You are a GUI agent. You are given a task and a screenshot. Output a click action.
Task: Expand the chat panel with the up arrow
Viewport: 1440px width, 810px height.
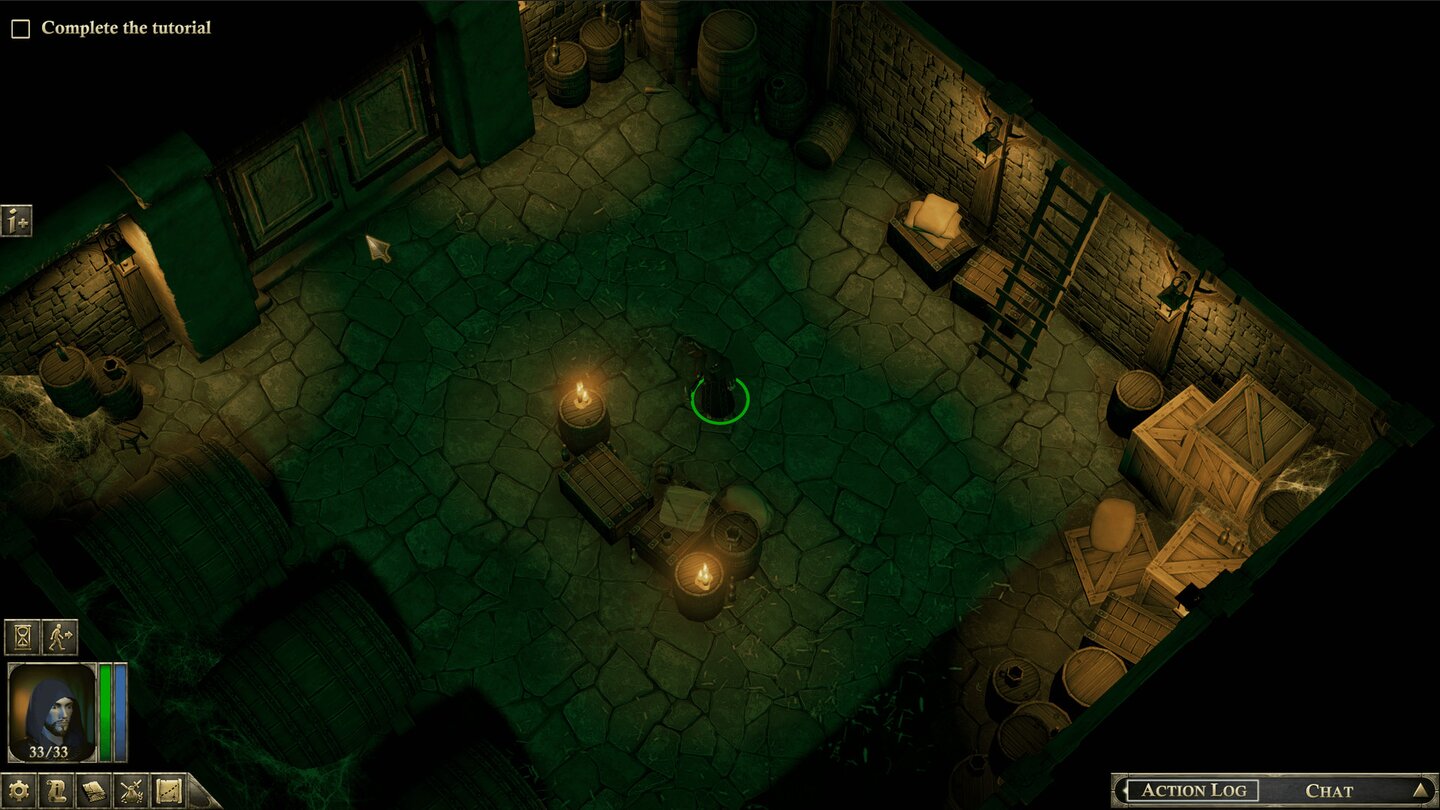click(x=1420, y=790)
